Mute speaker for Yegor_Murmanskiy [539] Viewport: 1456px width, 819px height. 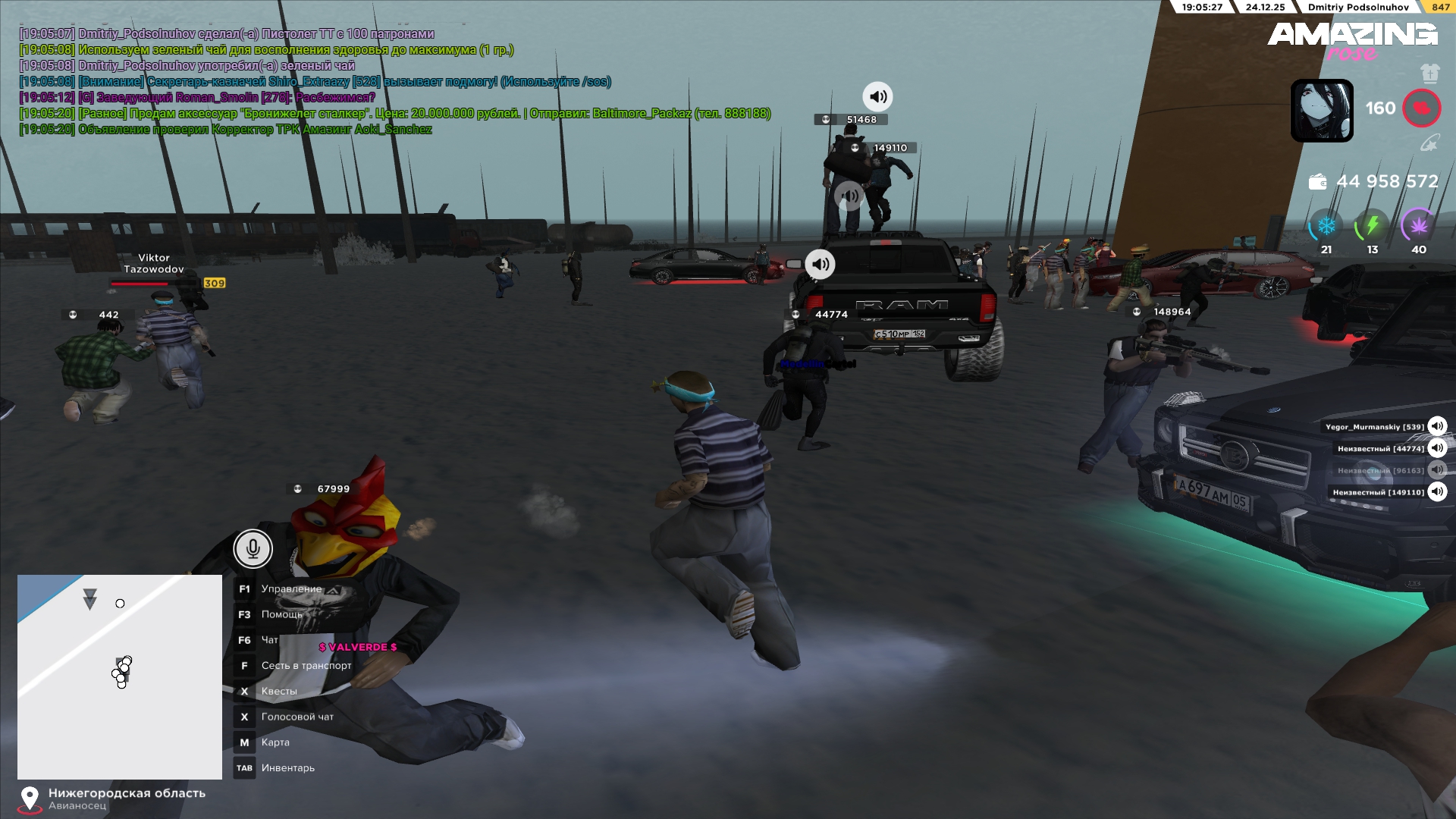tap(1437, 426)
